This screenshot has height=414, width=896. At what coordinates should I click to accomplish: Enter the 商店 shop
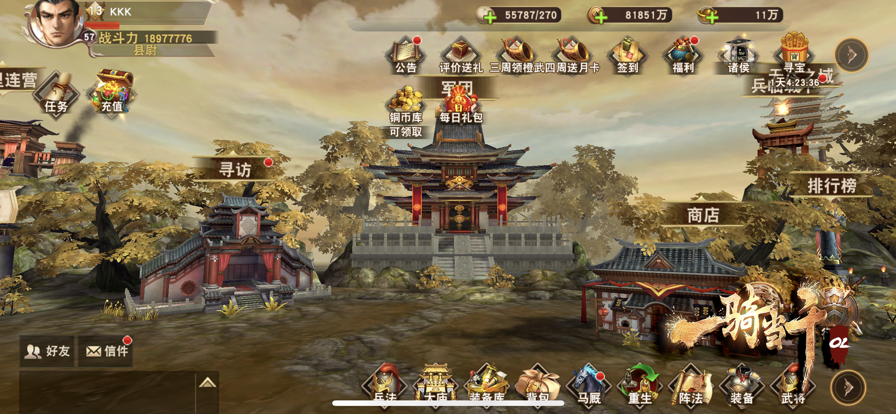coord(703,213)
